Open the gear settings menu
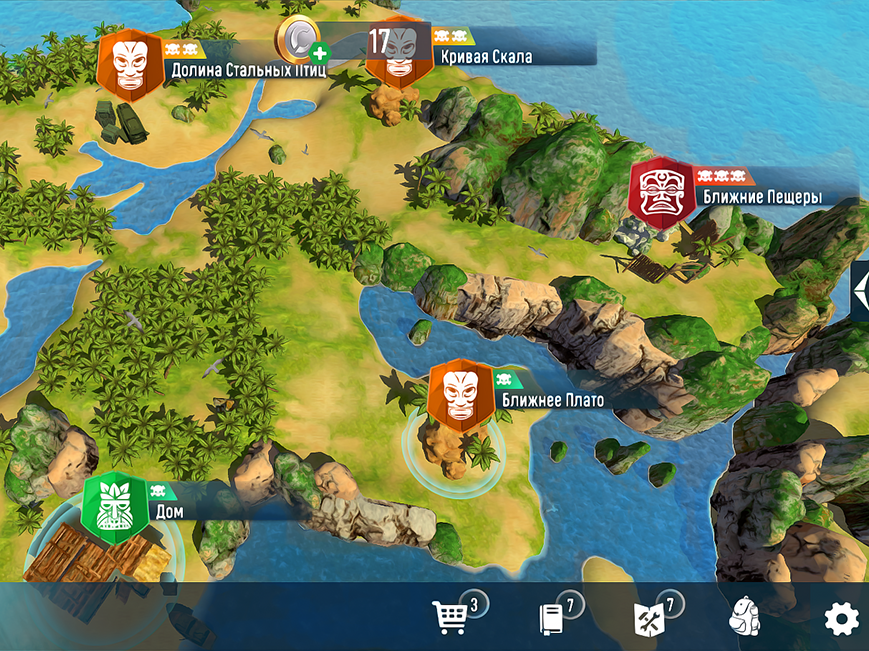Viewport: 869px width, 651px height. (x=841, y=620)
